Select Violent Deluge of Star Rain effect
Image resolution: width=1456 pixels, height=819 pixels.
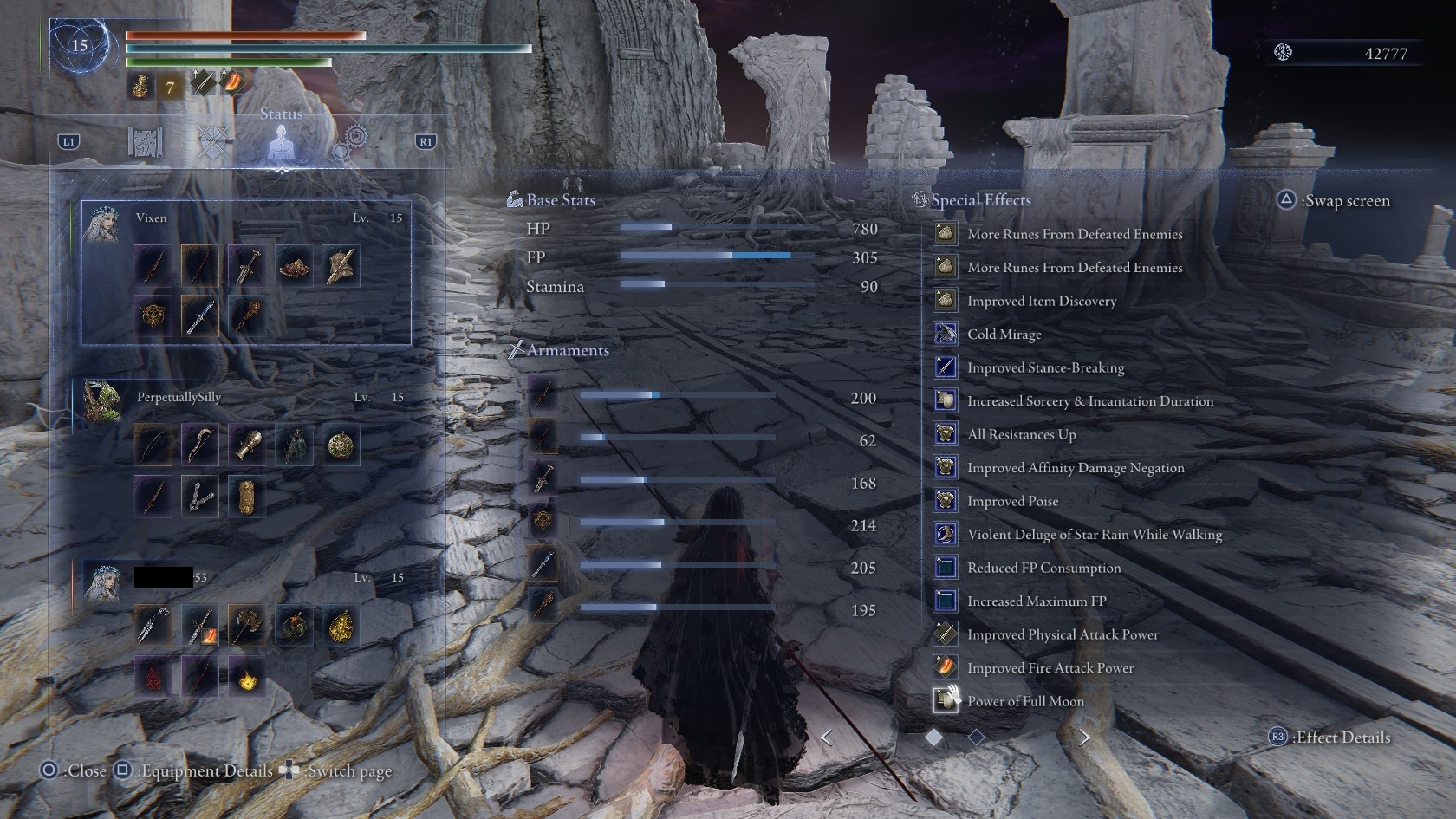(x=1095, y=535)
